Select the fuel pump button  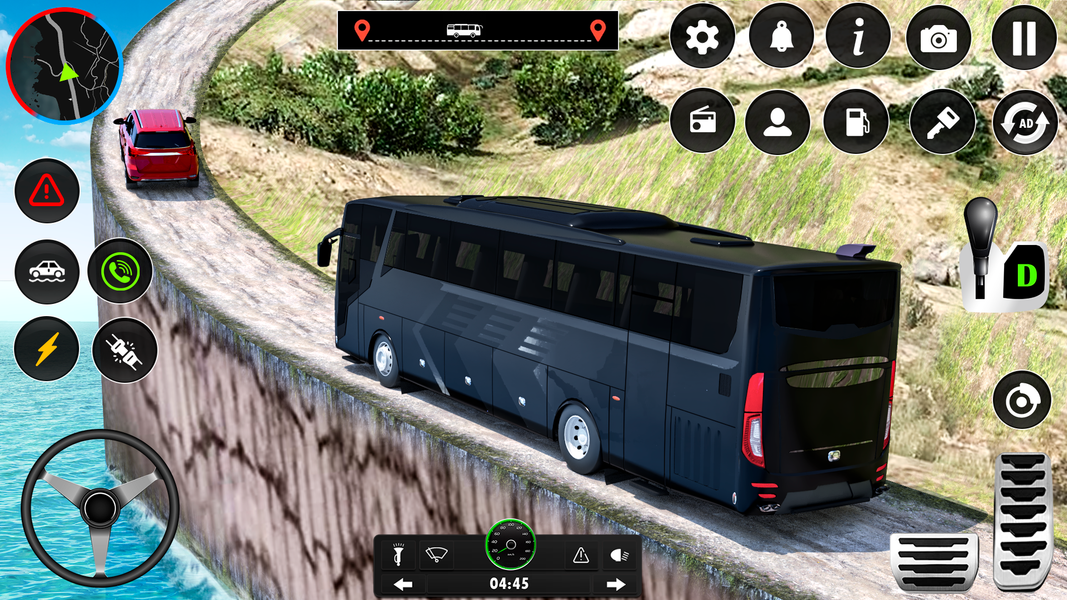[x=856, y=122]
